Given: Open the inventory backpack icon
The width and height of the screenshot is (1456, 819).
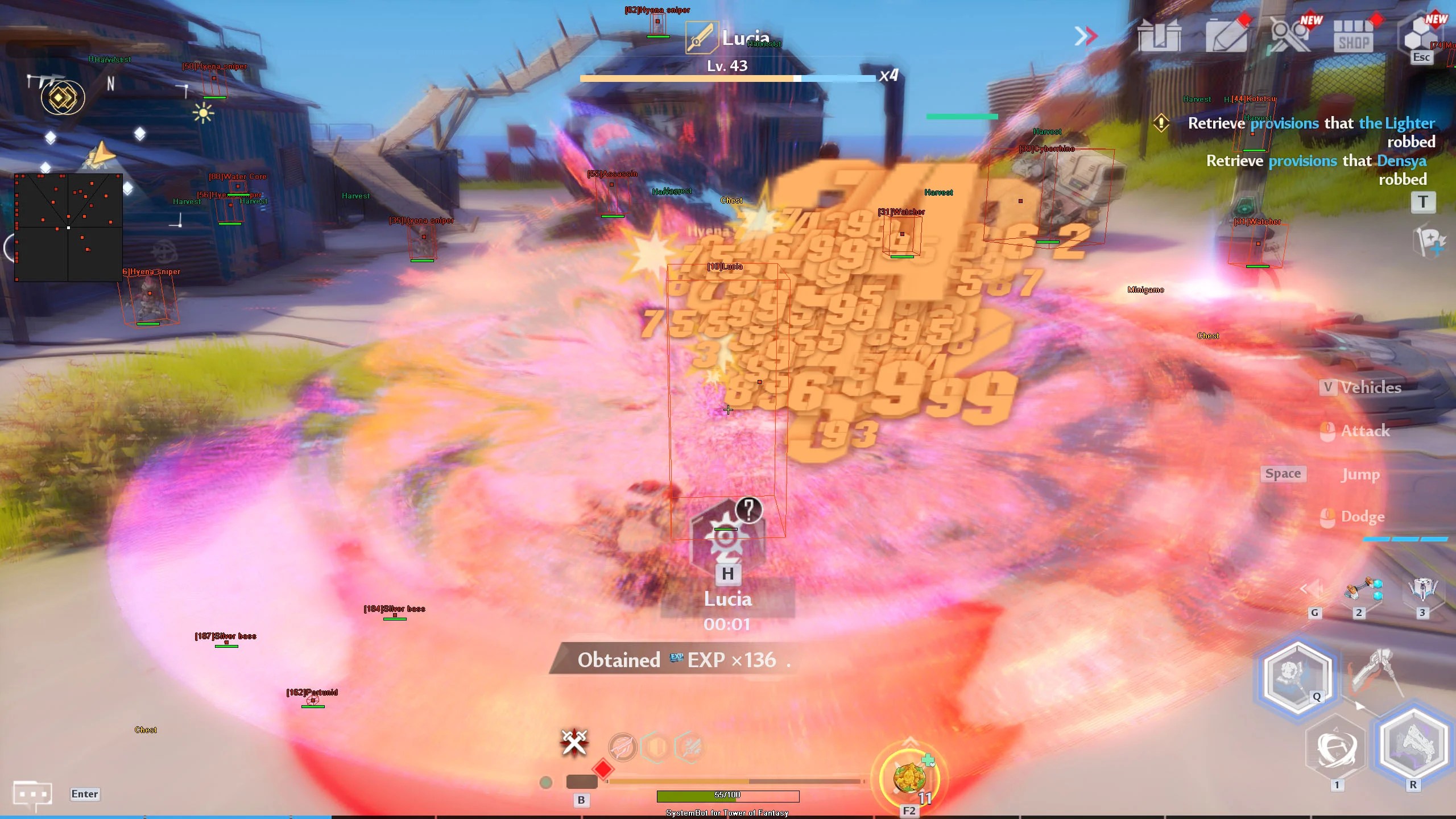Looking at the screenshot, I should click(1160, 35).
